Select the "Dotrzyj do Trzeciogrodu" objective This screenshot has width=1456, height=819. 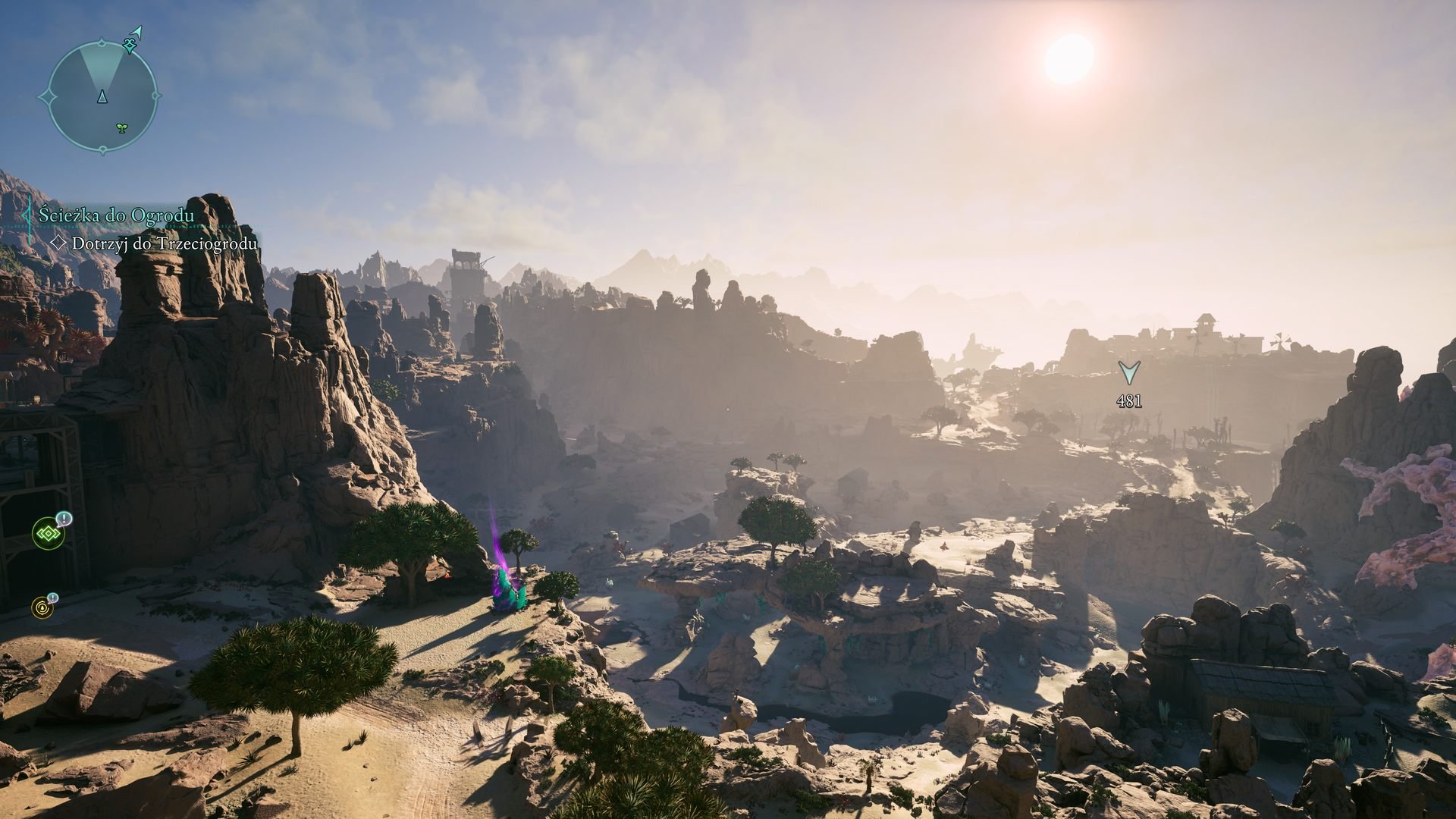click(x=164, y=243)
